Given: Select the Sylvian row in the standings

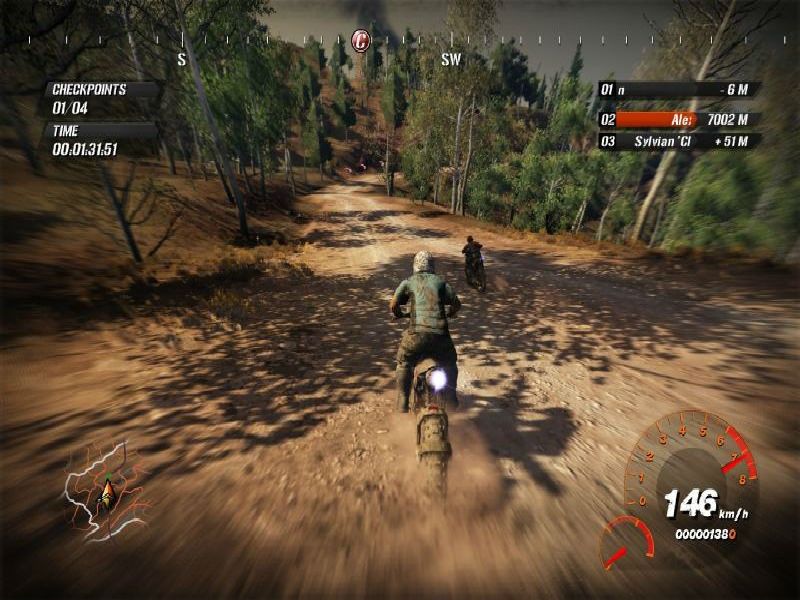Looking at the screenshot, I should [678, 141].
